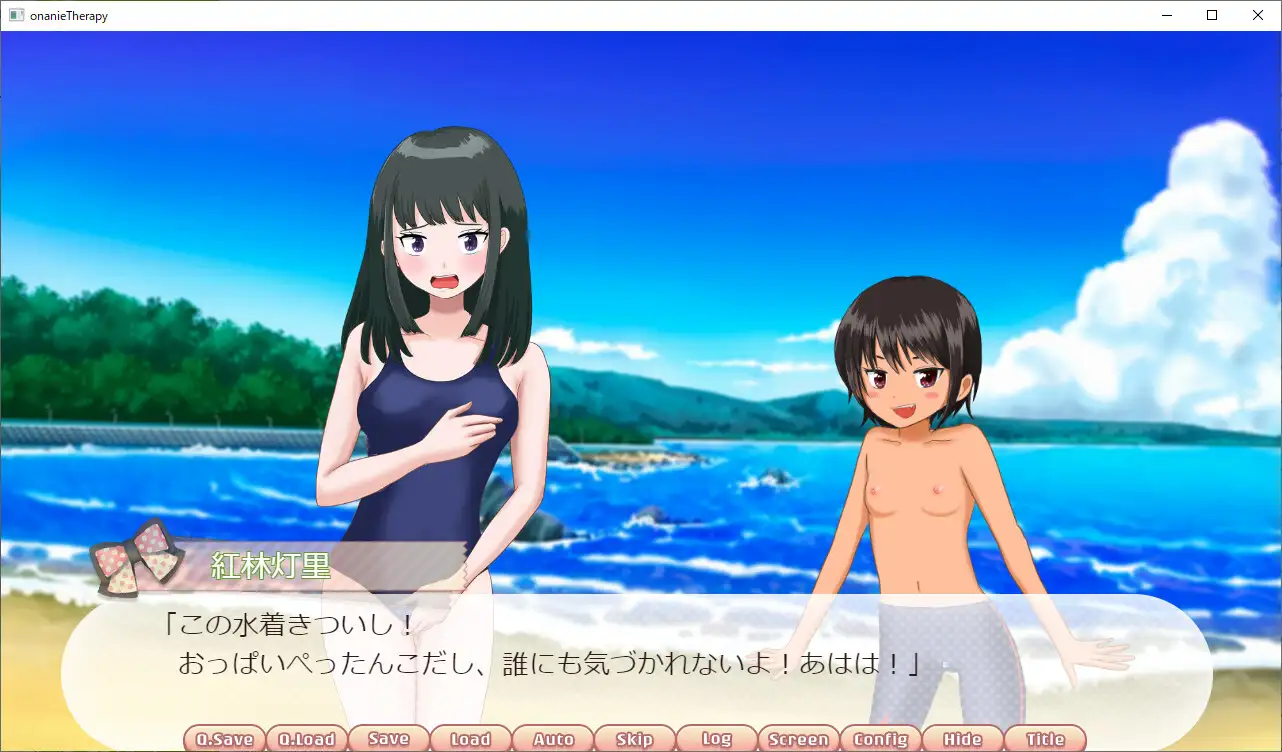
Task: Open the Config settings
Action: pyautogui.click(x=880, y=739)
